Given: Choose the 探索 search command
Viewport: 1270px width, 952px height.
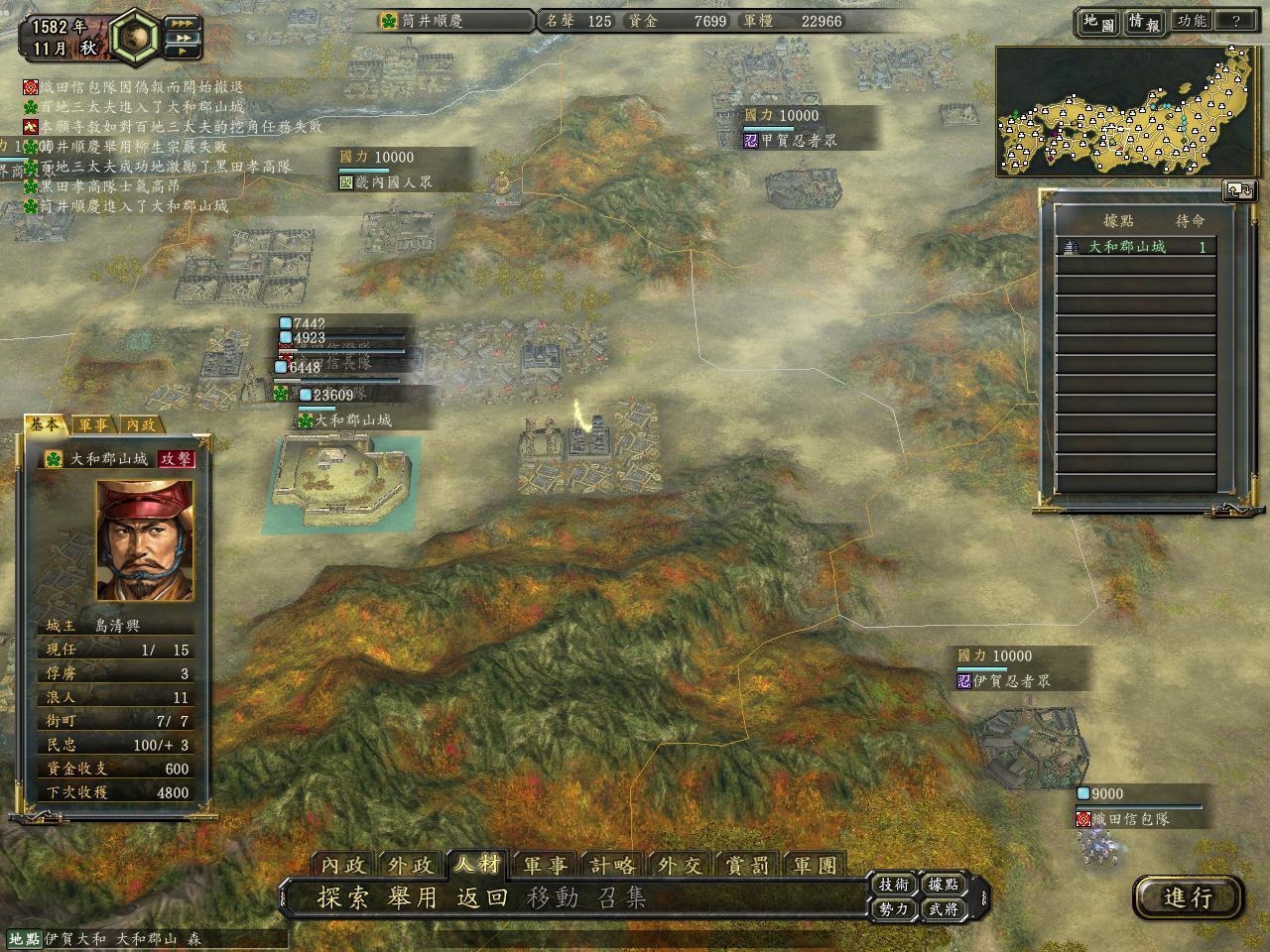Looking at the screenshot, I should tap(343, 898).
